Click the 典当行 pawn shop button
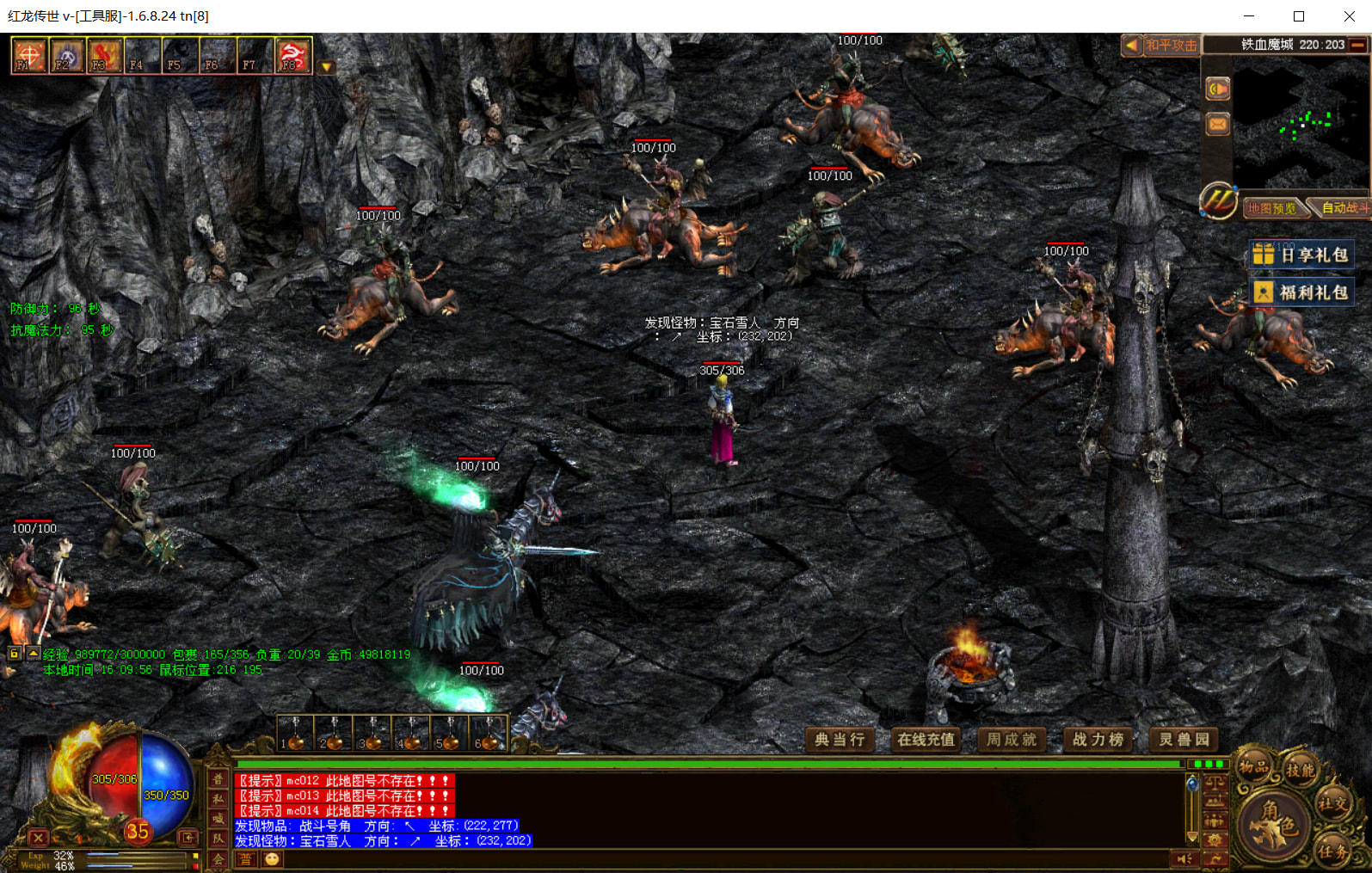 [840, 740]
